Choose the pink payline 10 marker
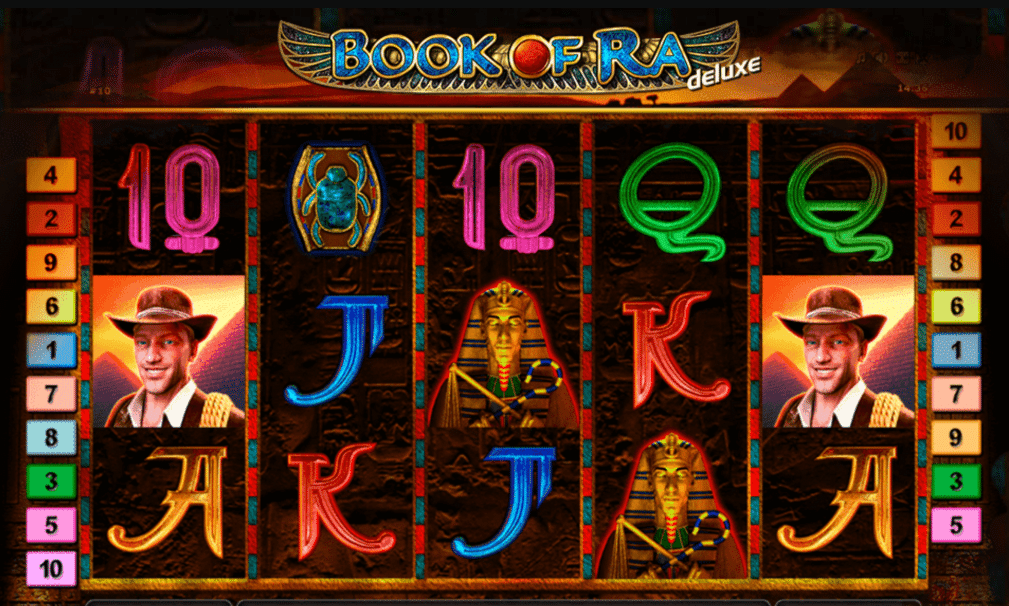1009x606 pixels. 51,569
